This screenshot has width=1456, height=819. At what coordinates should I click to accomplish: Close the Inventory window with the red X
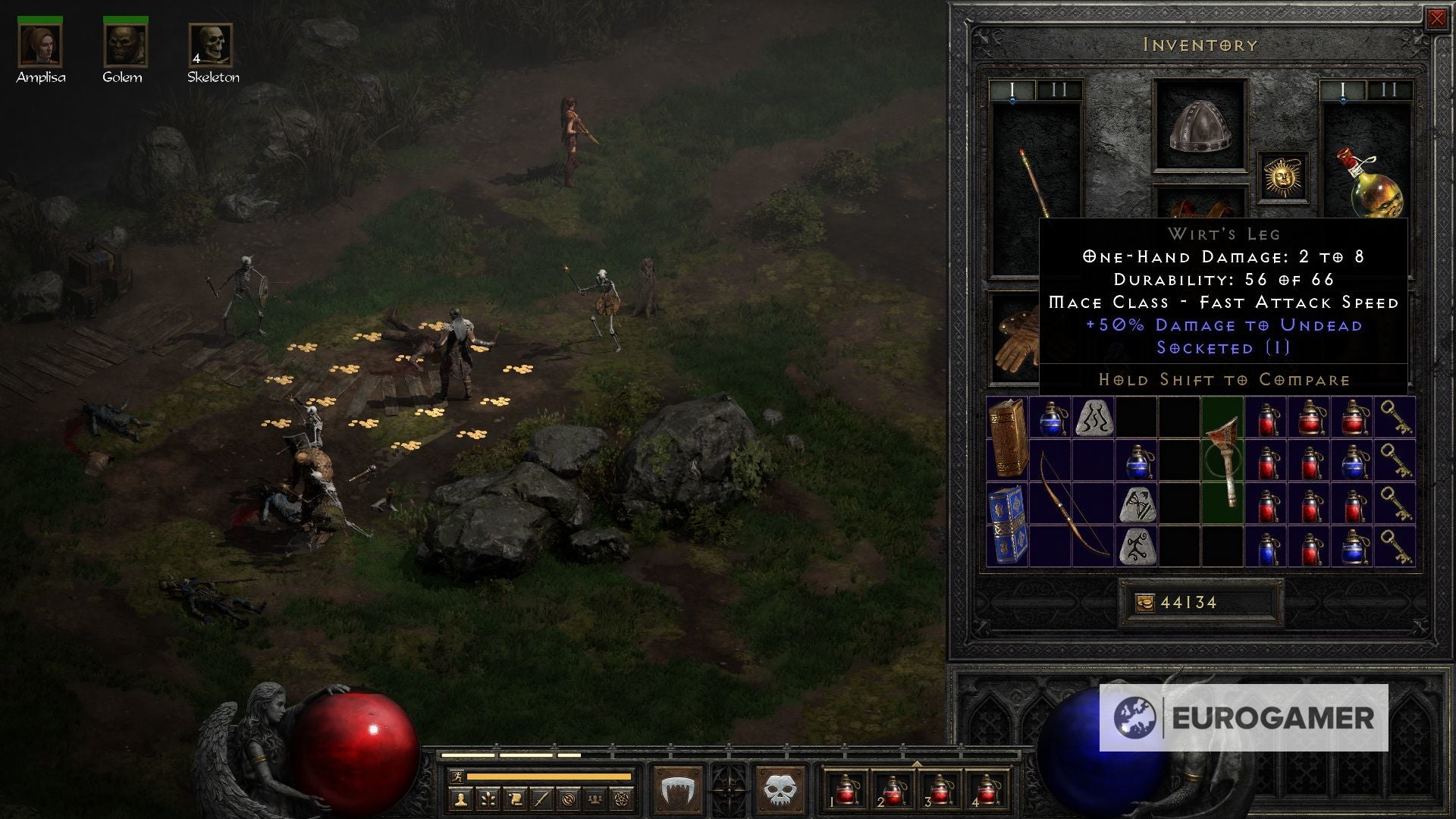tap(1438, 20)
